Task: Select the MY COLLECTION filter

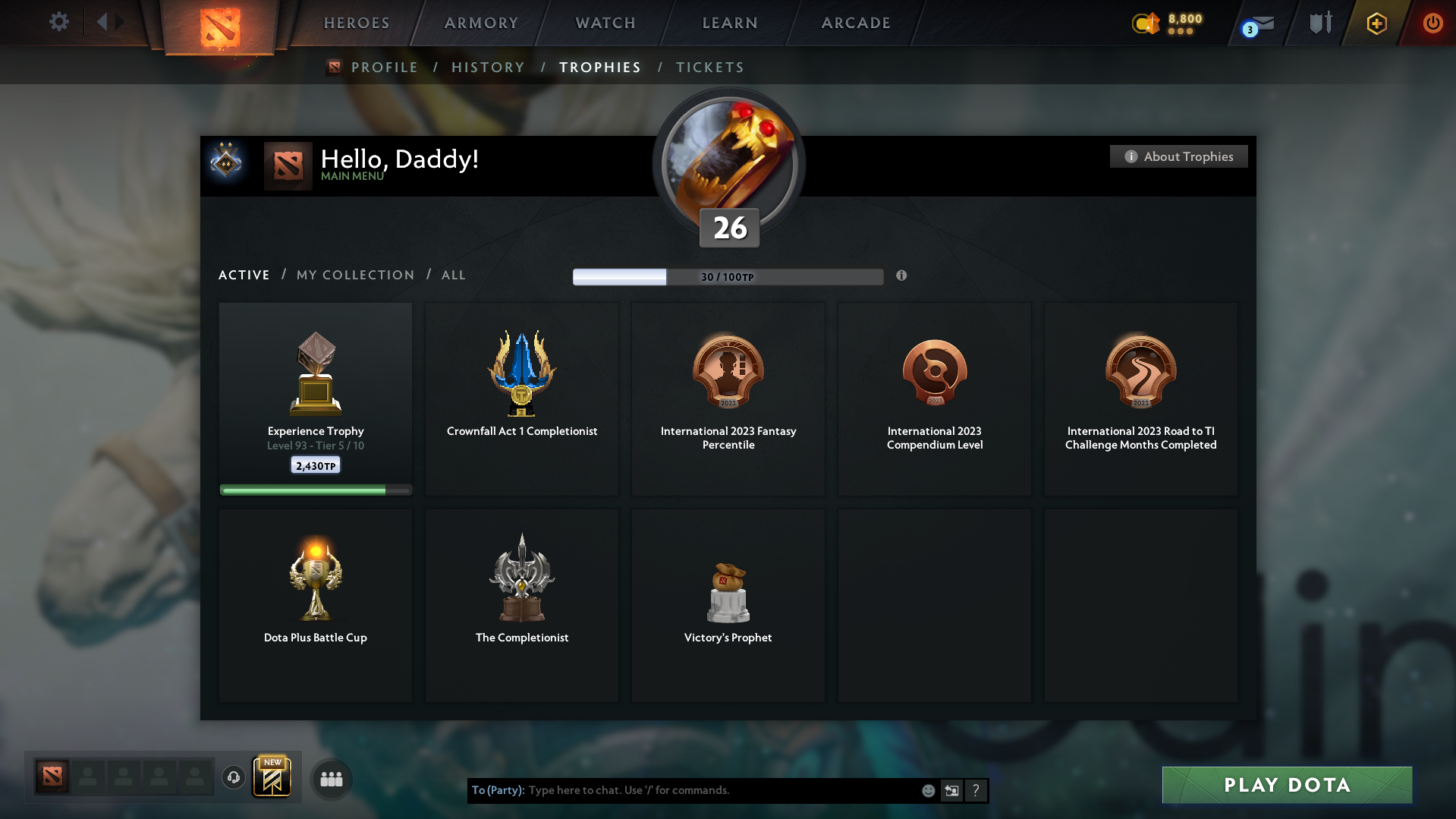Action: 354,275
